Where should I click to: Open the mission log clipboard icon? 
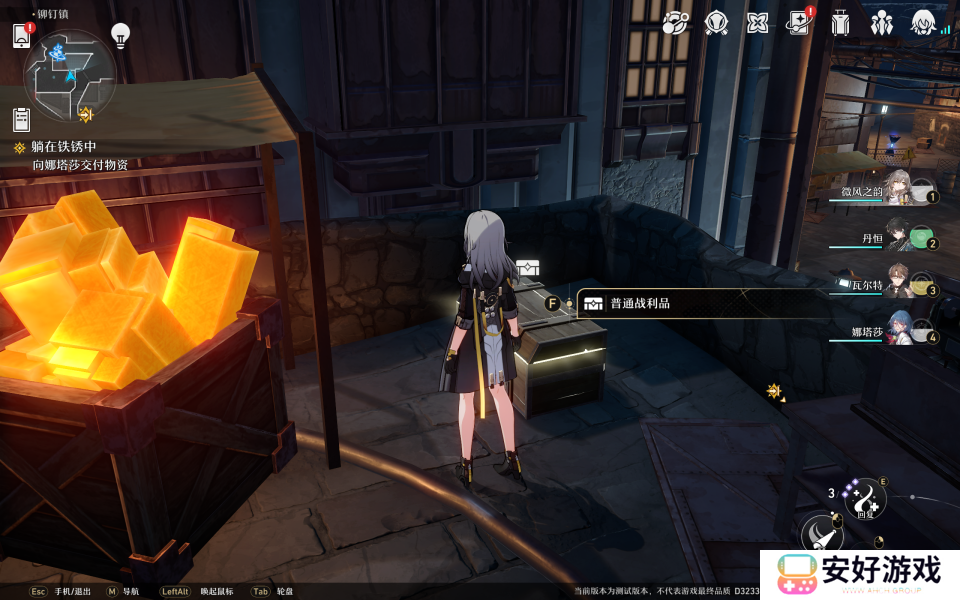tap(22, 120)
